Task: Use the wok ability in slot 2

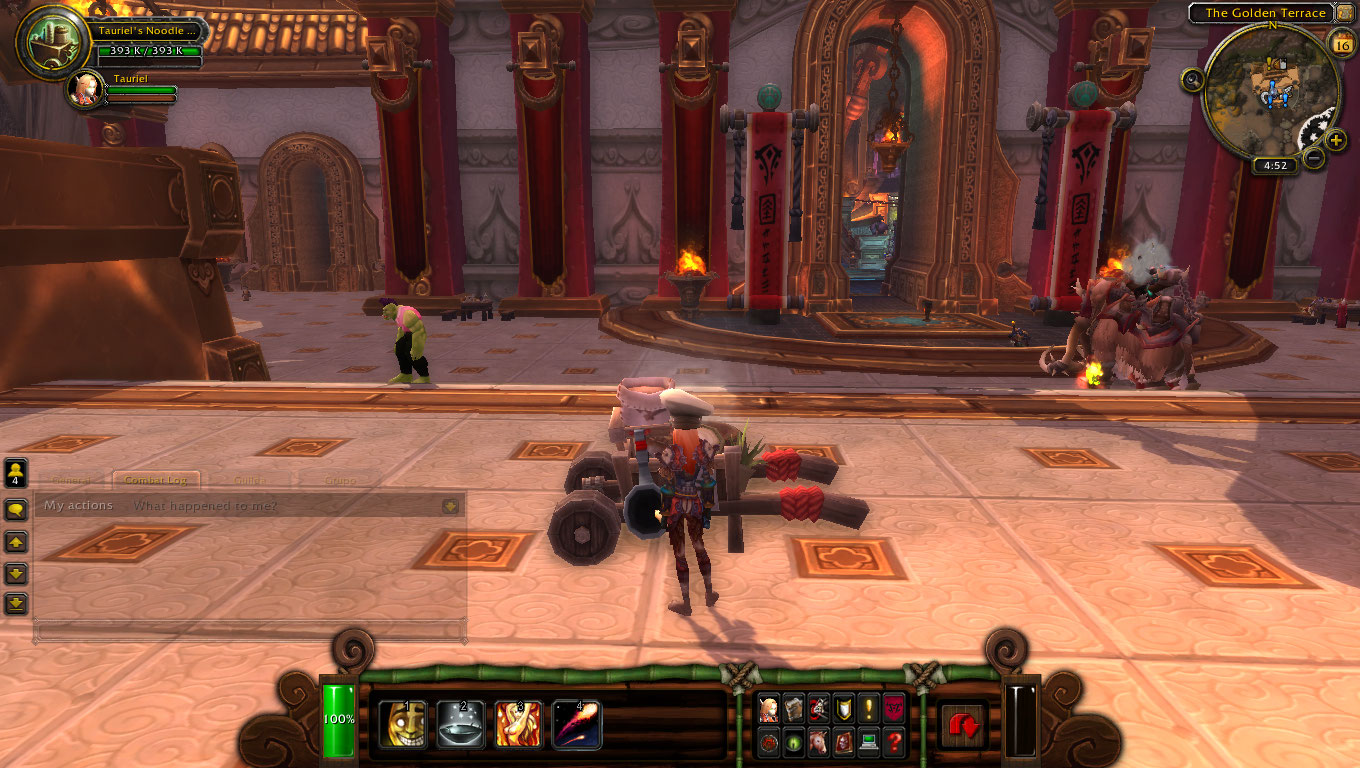Action: tap(460, 724)
